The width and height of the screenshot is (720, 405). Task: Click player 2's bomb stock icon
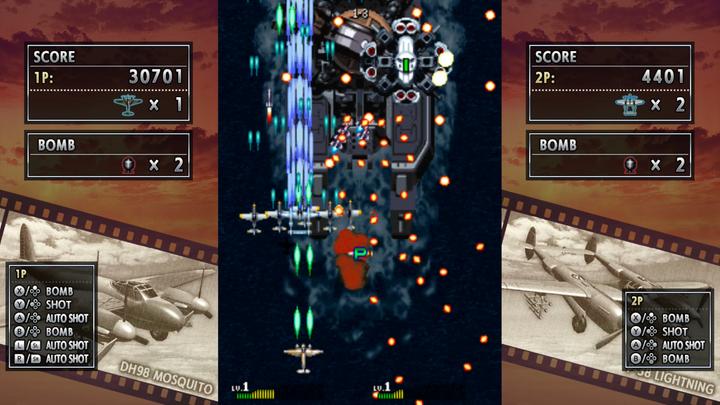click(628, 165)
